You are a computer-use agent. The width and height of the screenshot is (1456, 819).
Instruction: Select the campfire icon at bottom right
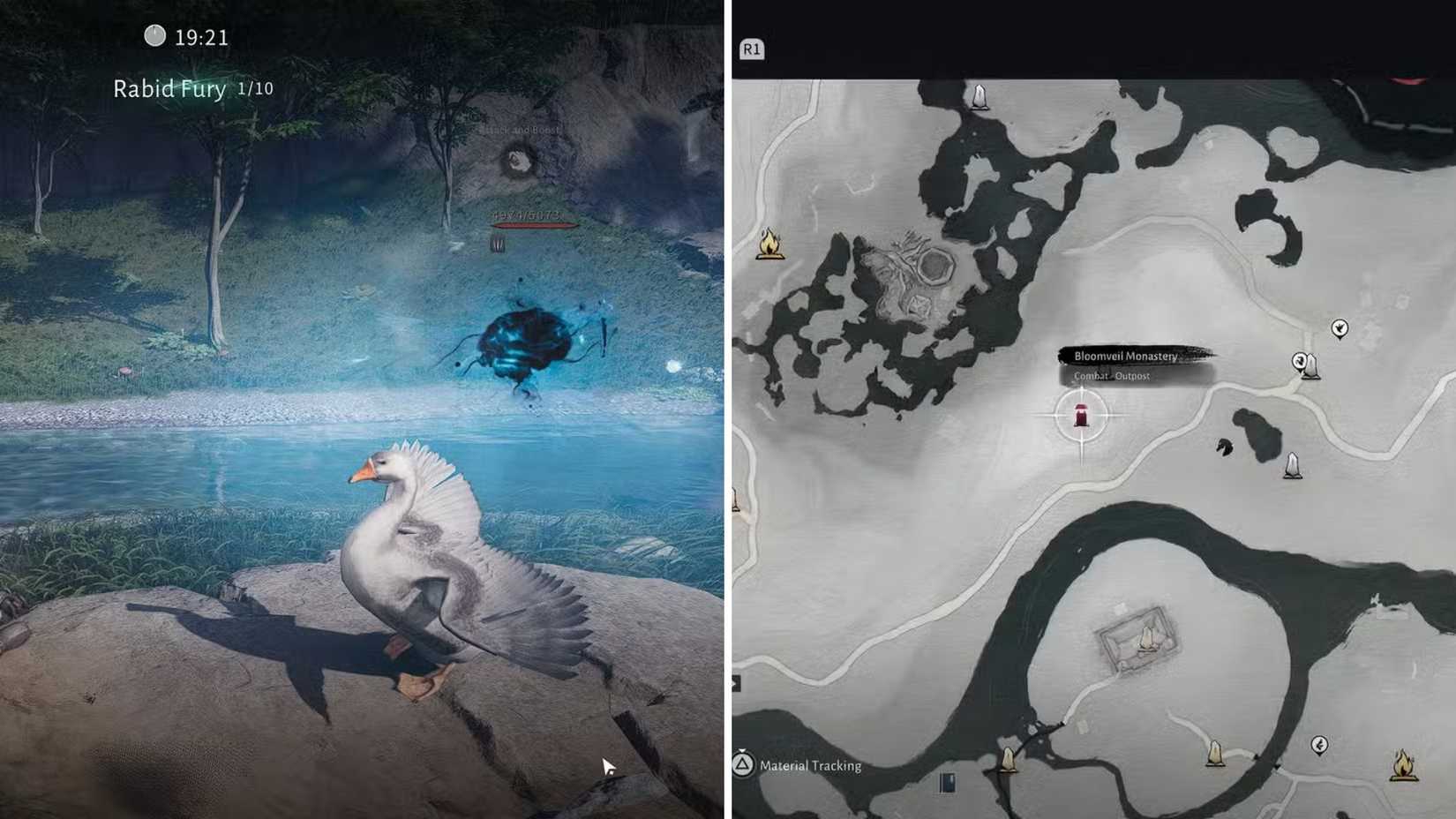[x=1403, y=766]
